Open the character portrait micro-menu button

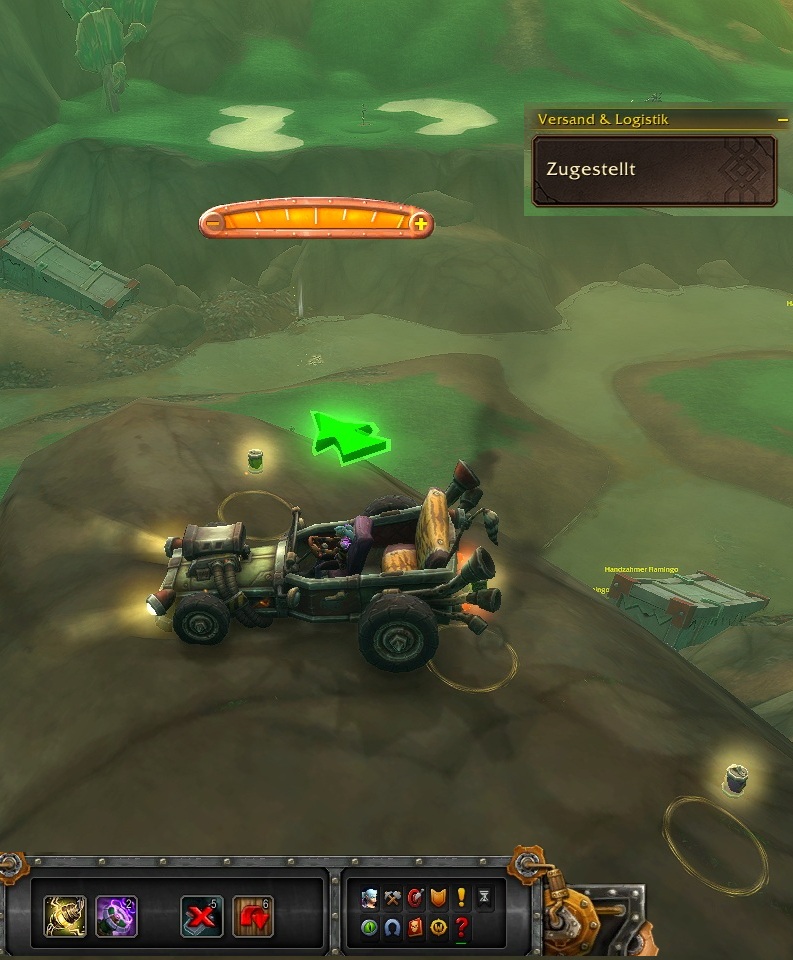click(370, 898)
